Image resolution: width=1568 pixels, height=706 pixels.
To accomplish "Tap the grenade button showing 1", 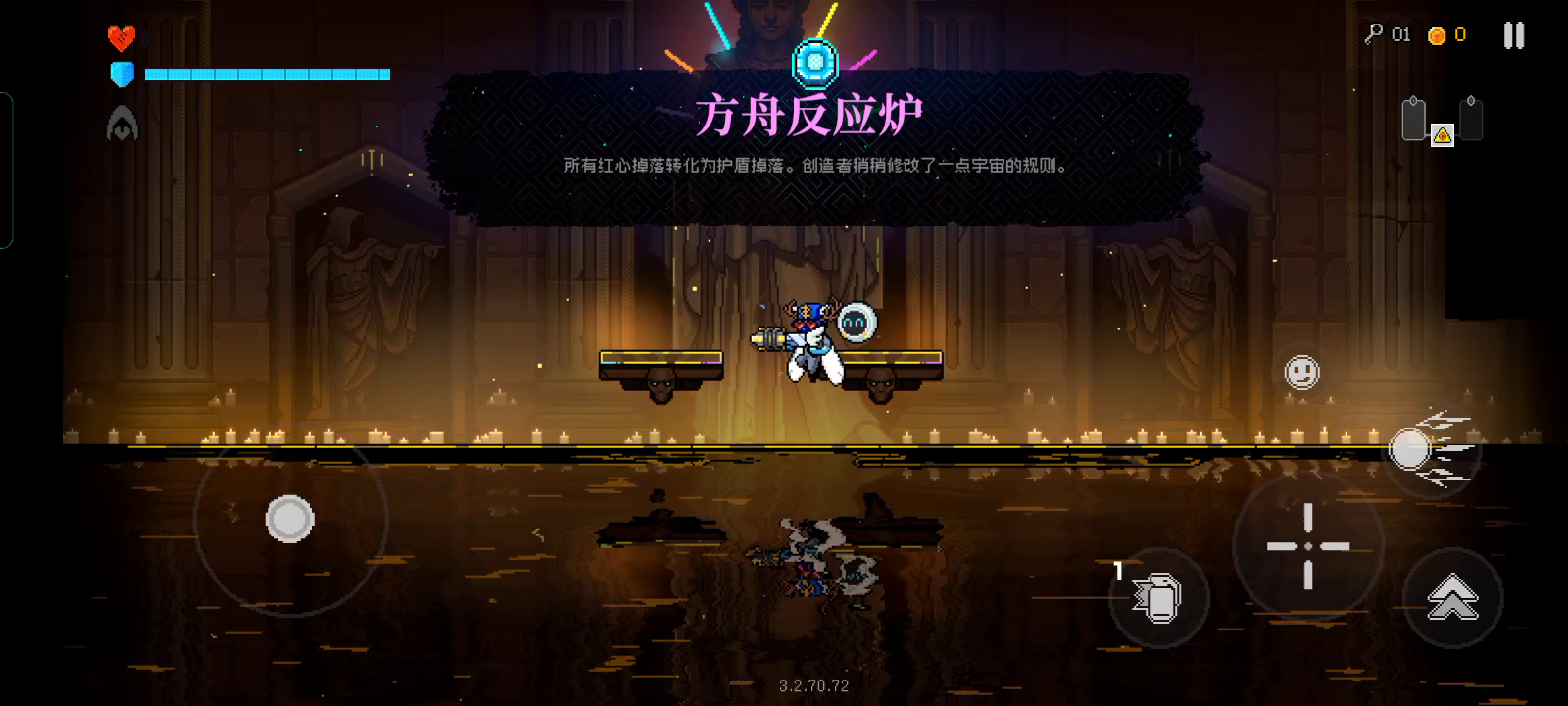I will (1156, 595).
